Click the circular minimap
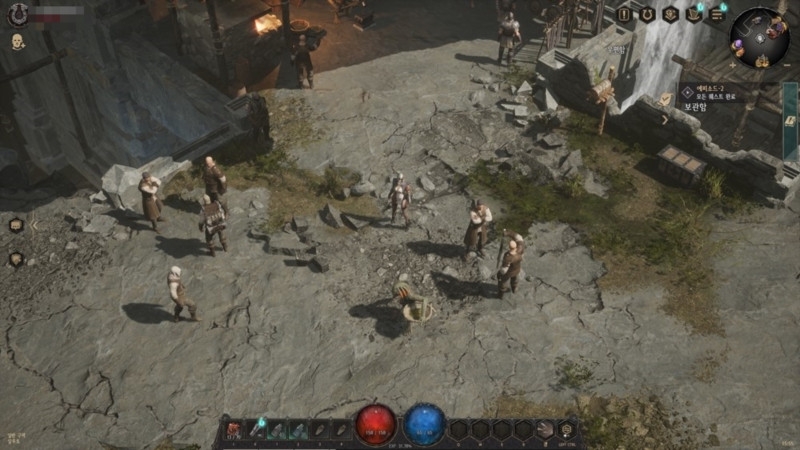The height and width of the screenshot is (450, 800). coord(759,37)
